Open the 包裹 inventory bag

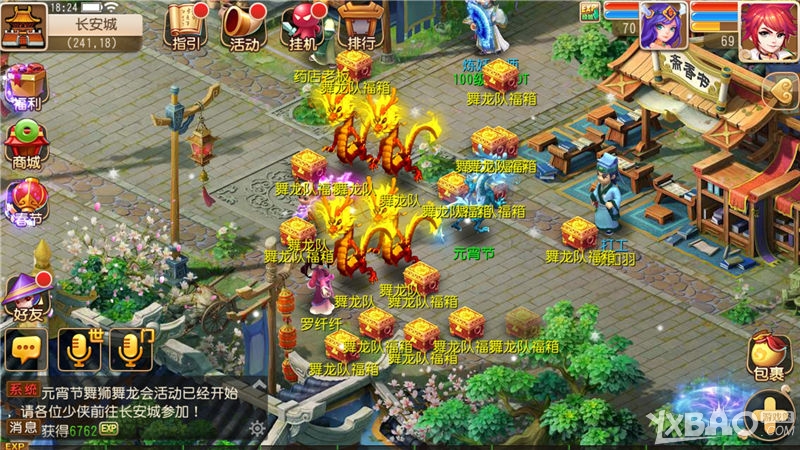[x=768, y=353]
